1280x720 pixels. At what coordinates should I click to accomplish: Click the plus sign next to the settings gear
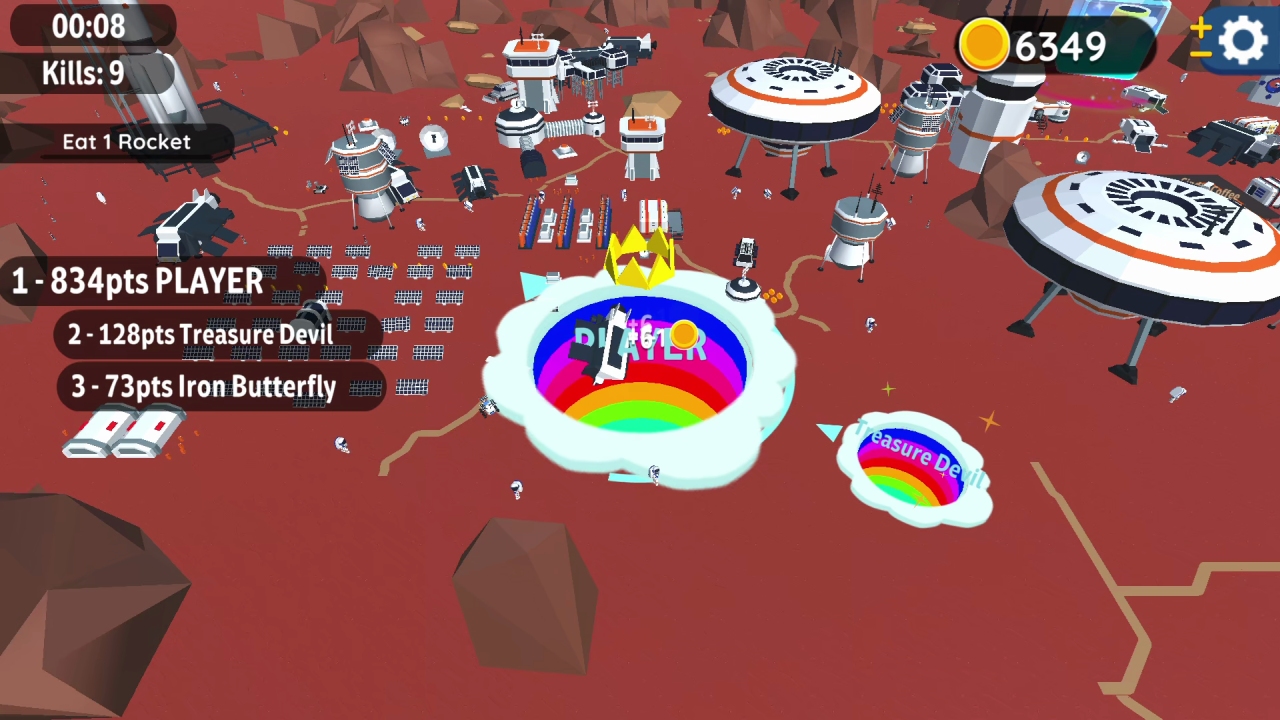(x=1200, y=28)
